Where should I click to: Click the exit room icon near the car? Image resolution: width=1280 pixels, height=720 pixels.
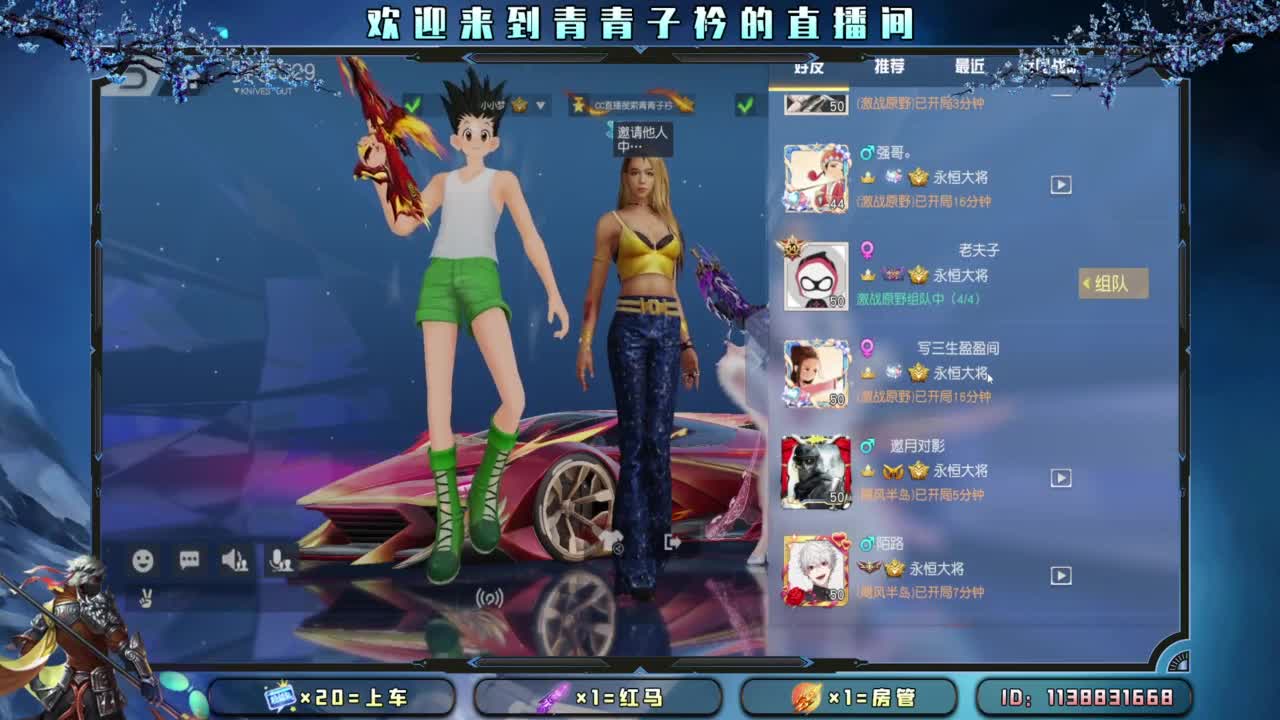[x=672, y=543]
